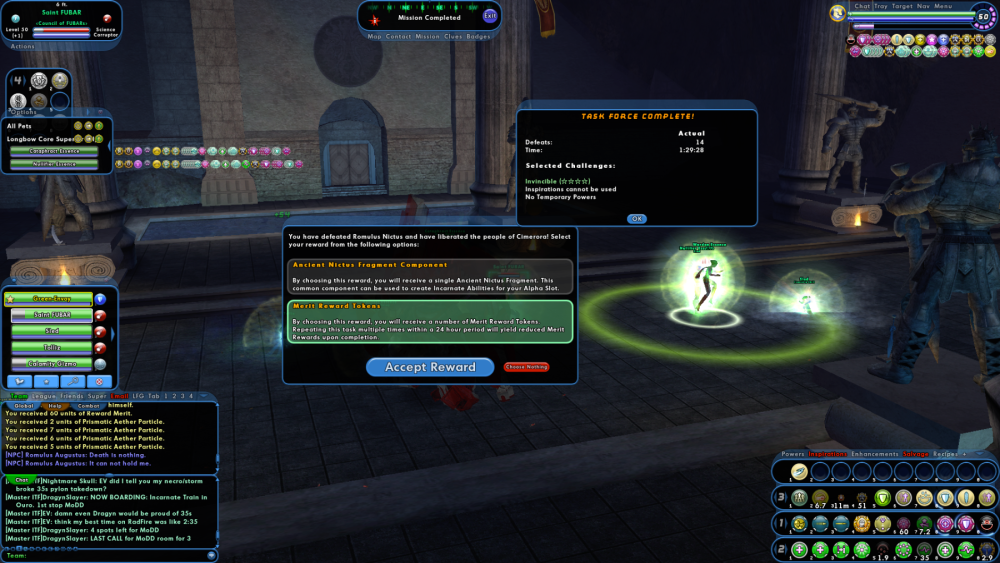The image size is (1000, 563).
Task: Target teammate Calamity Gizmo in team list
Action: pos(51,364)
